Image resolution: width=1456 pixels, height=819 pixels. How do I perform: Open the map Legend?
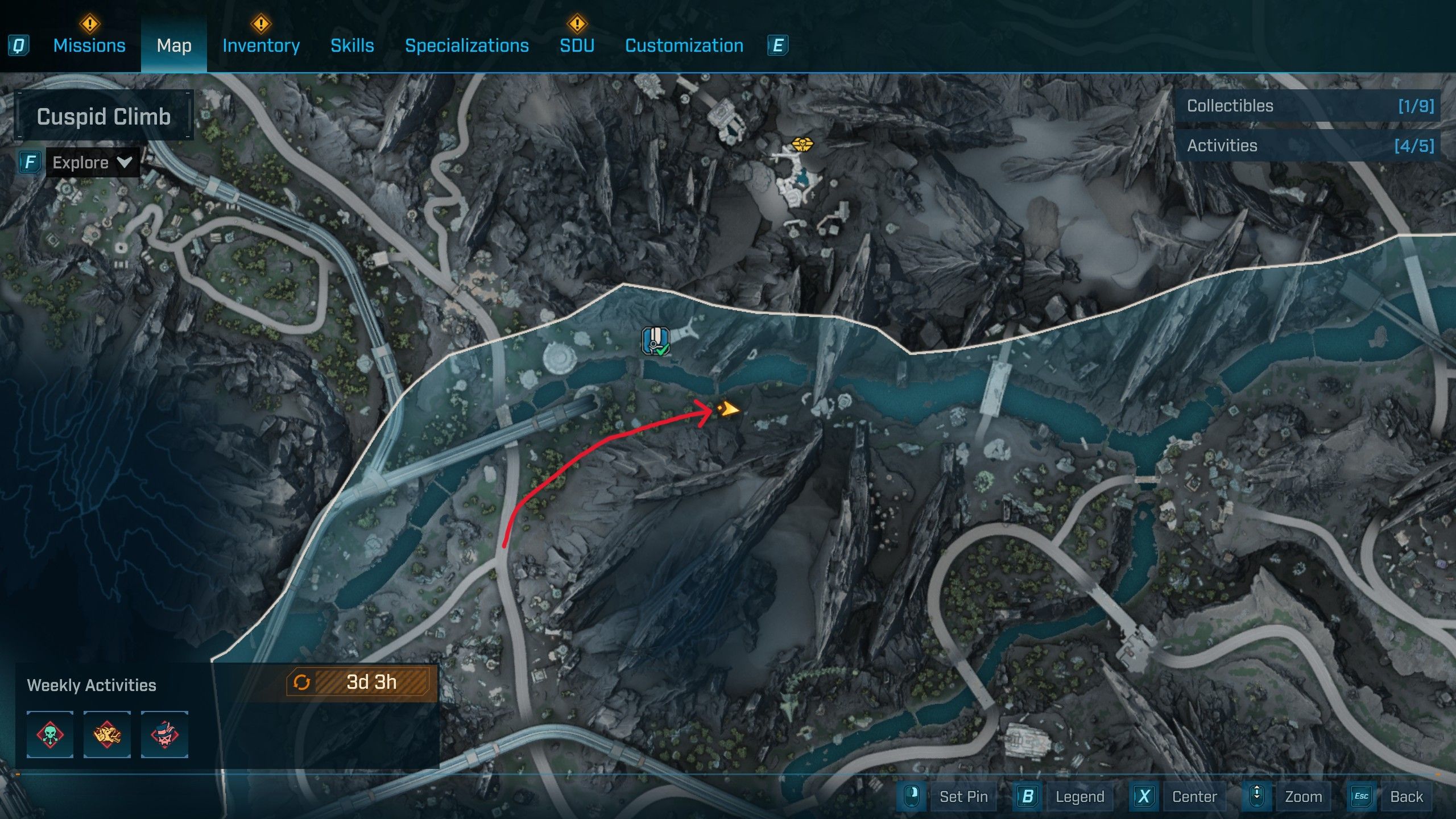click(x=1079, y=796)
